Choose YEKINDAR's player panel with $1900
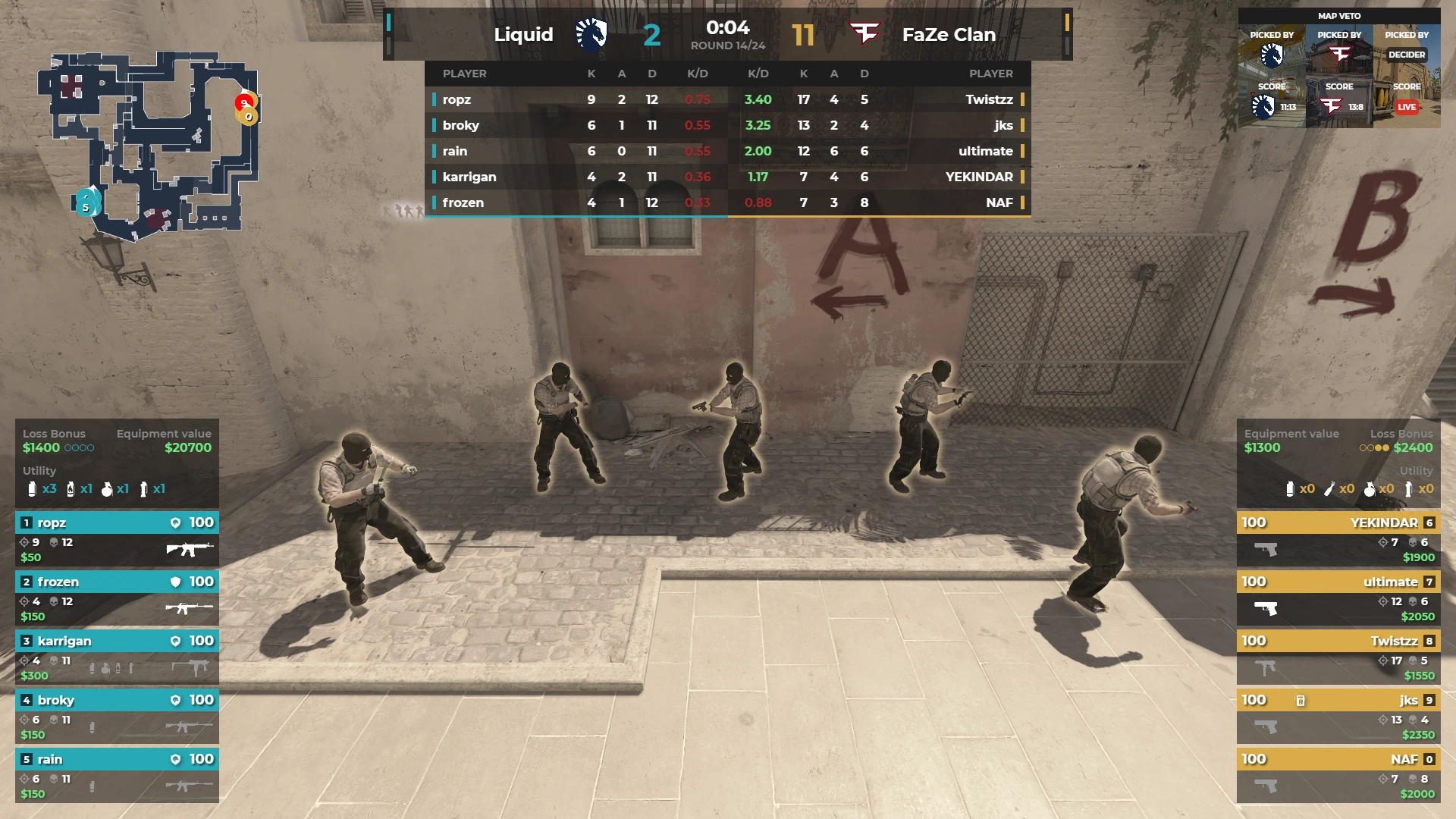1456x819 pixels. [x=1338, y=539]
